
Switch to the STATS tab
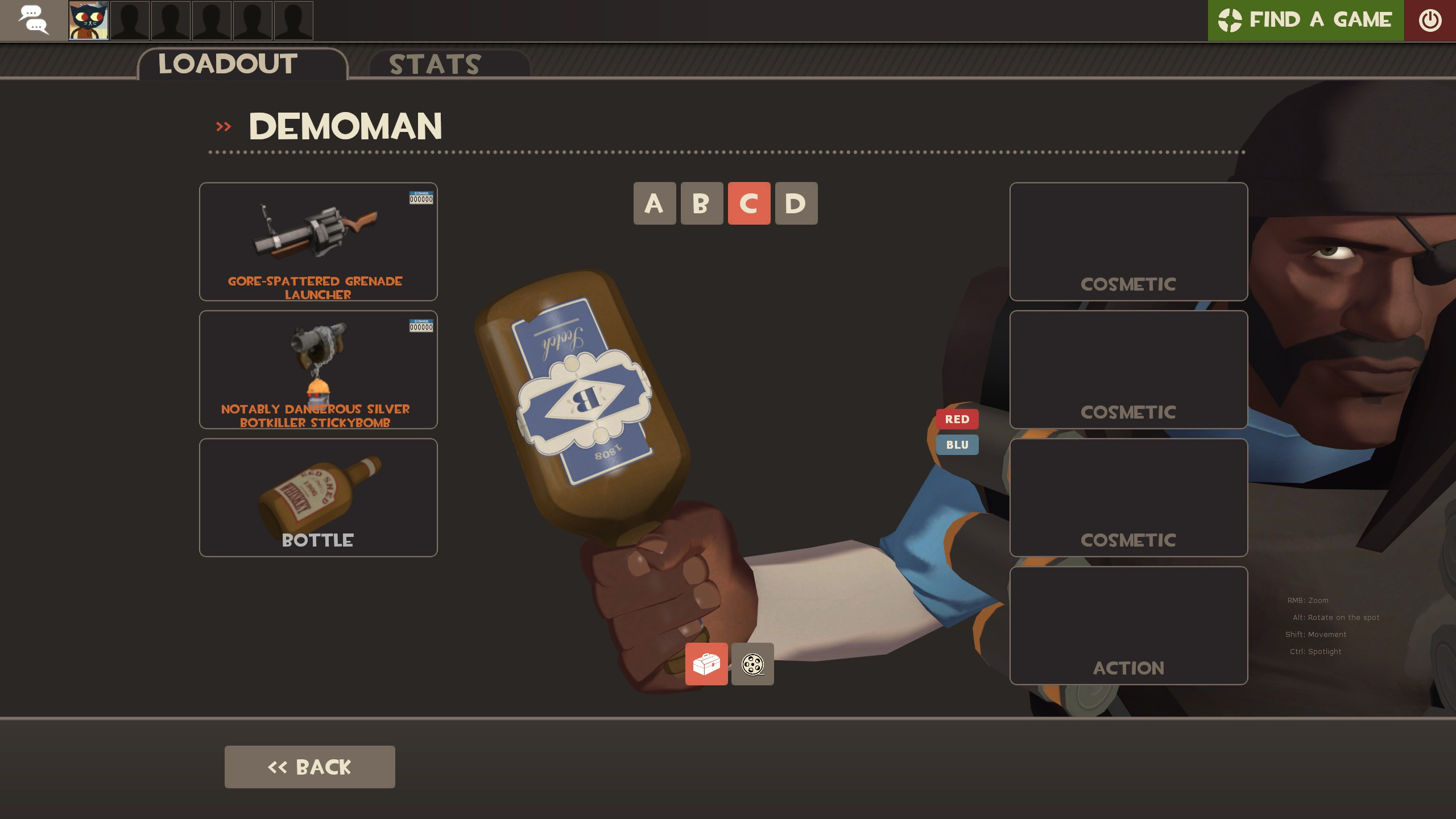tap(434, 64)
